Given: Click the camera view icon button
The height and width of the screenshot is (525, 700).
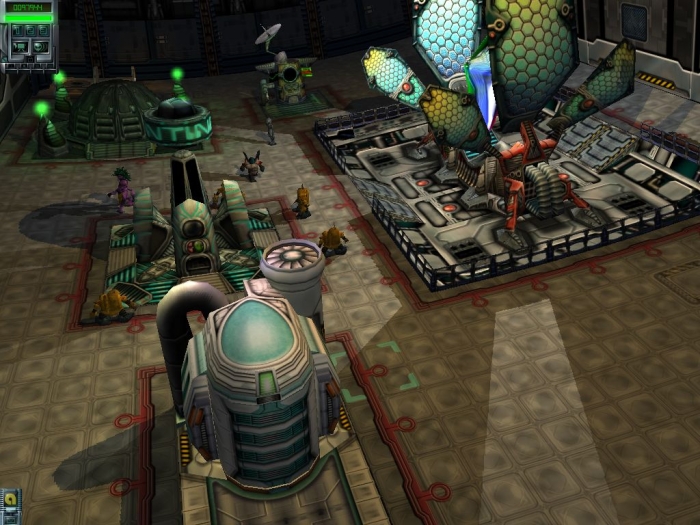Looking at the screenshot, I should pos(20,47).
